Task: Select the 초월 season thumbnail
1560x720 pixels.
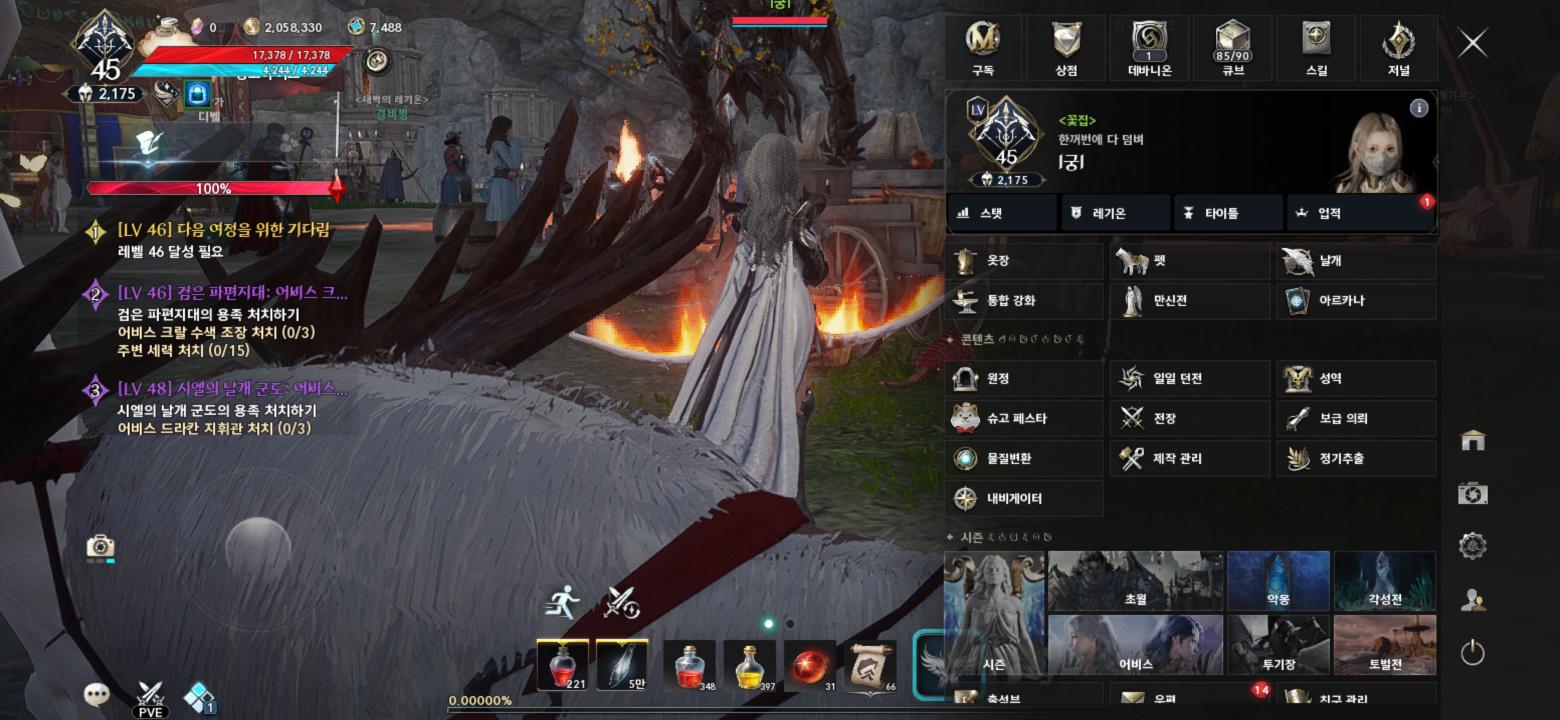Action: [x=1135, y=581]
